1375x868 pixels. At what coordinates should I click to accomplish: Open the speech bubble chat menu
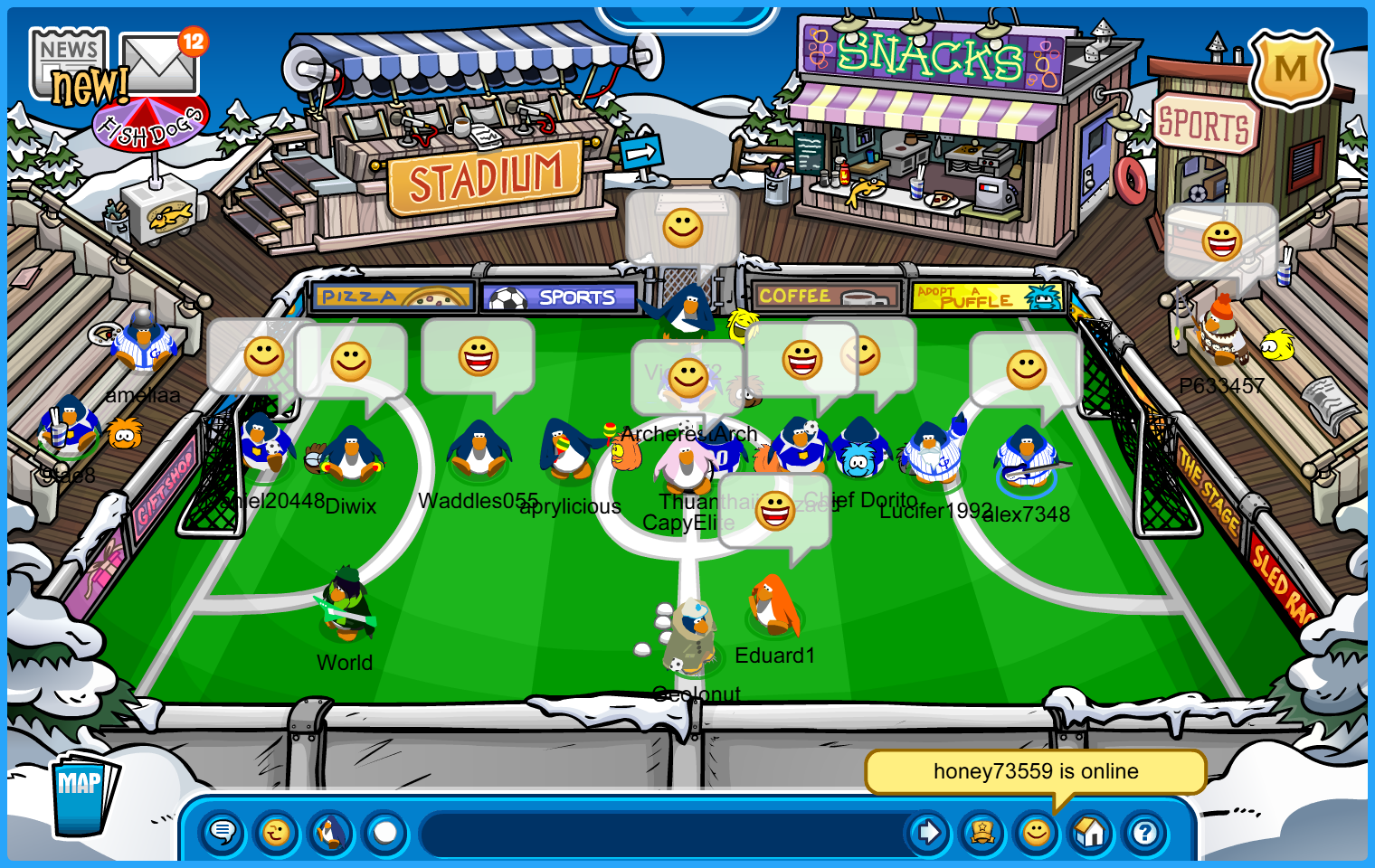[223, 832]
